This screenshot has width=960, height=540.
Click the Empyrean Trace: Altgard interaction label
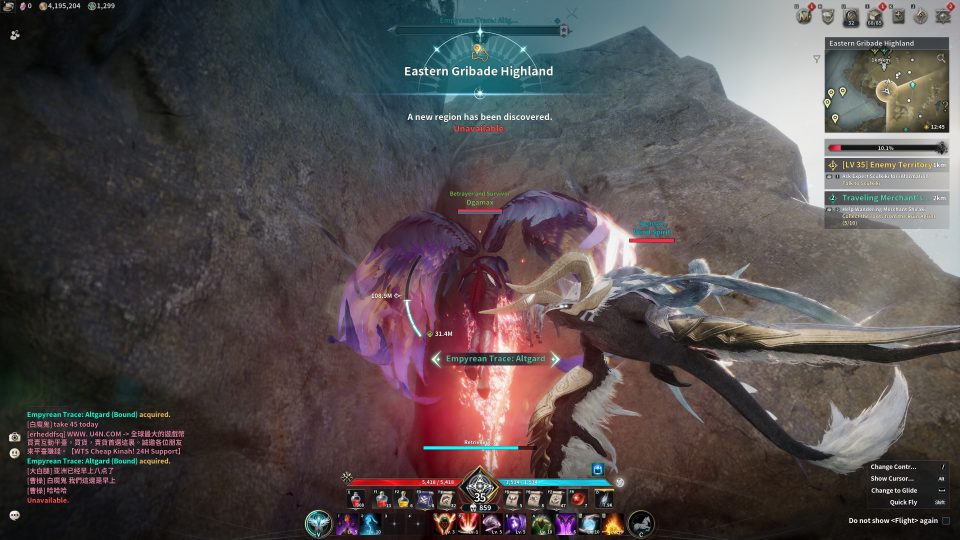point(495,358)
